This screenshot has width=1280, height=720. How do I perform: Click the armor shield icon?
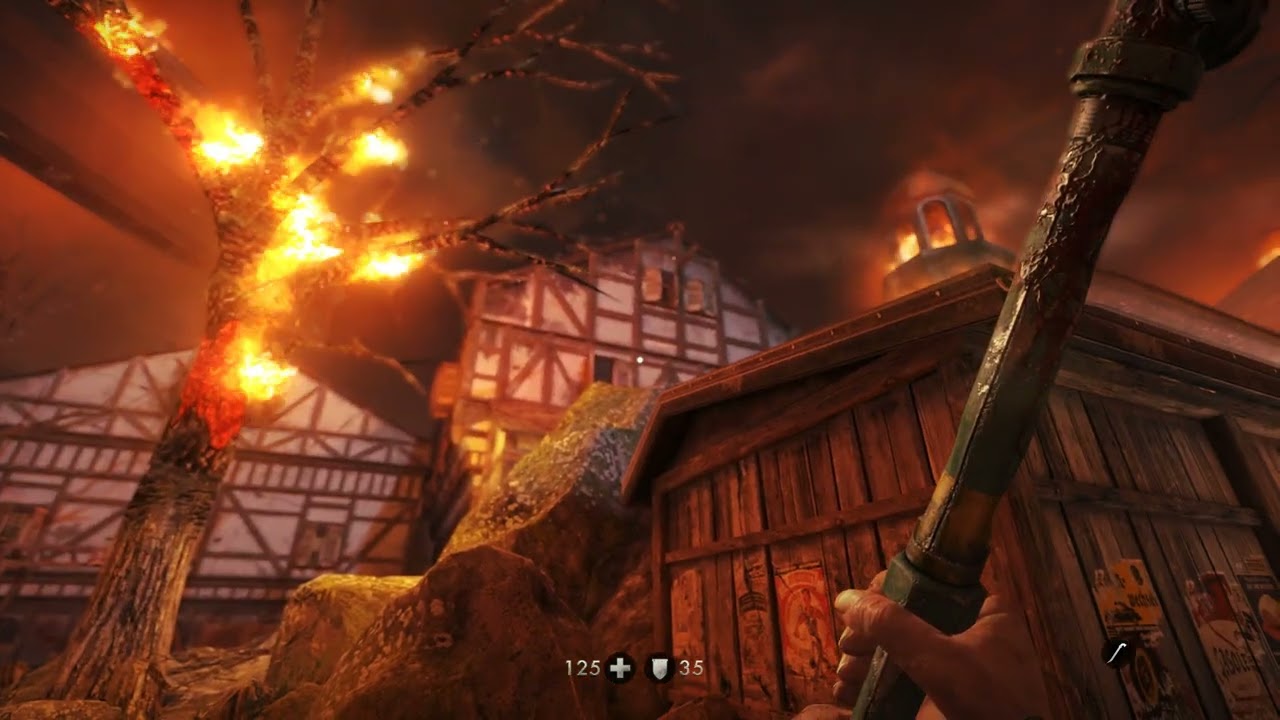coord(659,668)
